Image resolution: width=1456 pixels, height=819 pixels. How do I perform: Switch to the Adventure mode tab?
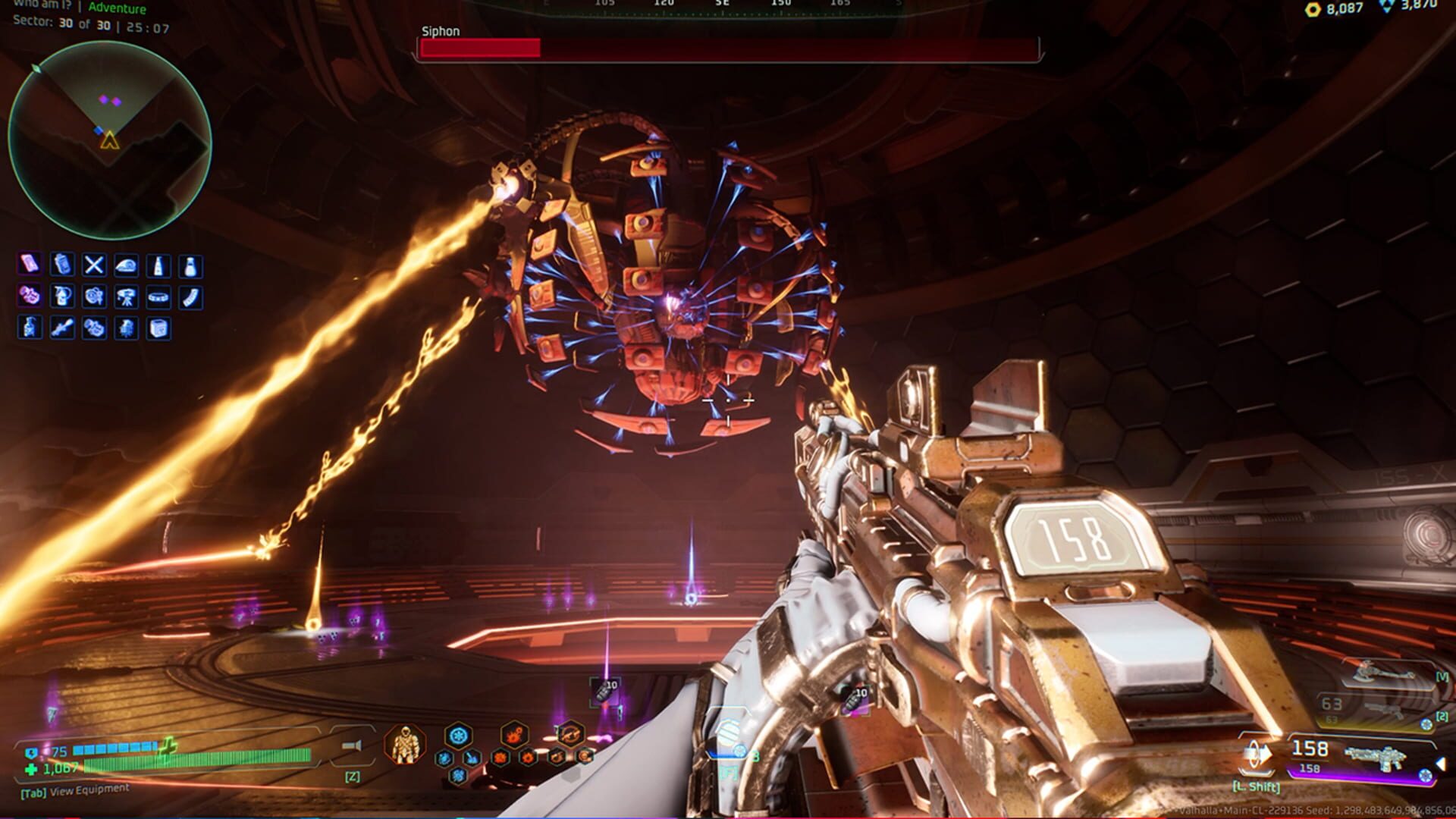(118, 8)
